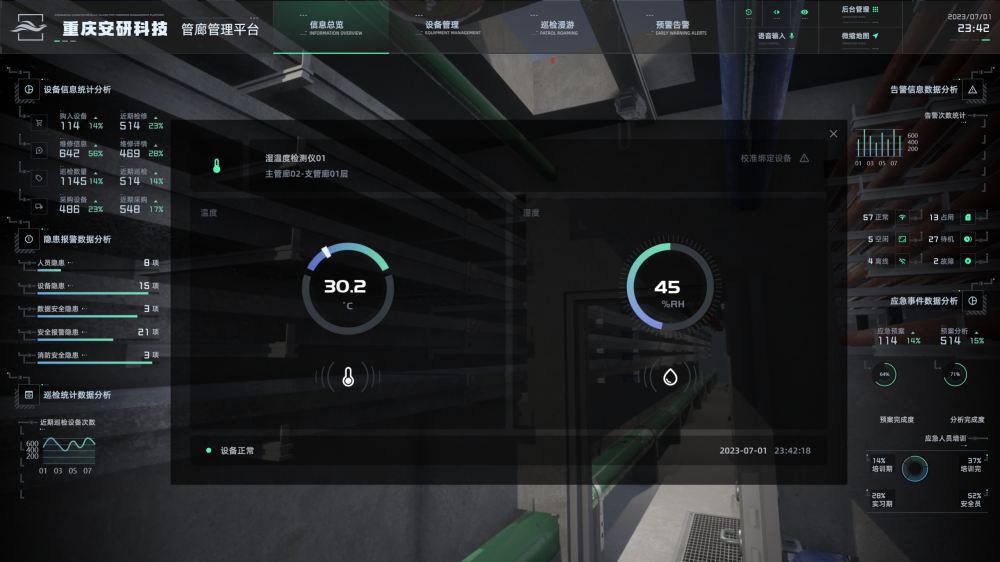Screen dimensions: 1000x562
Task: Click the shopping cart 购入设备 icon
Action: point(39,124)
